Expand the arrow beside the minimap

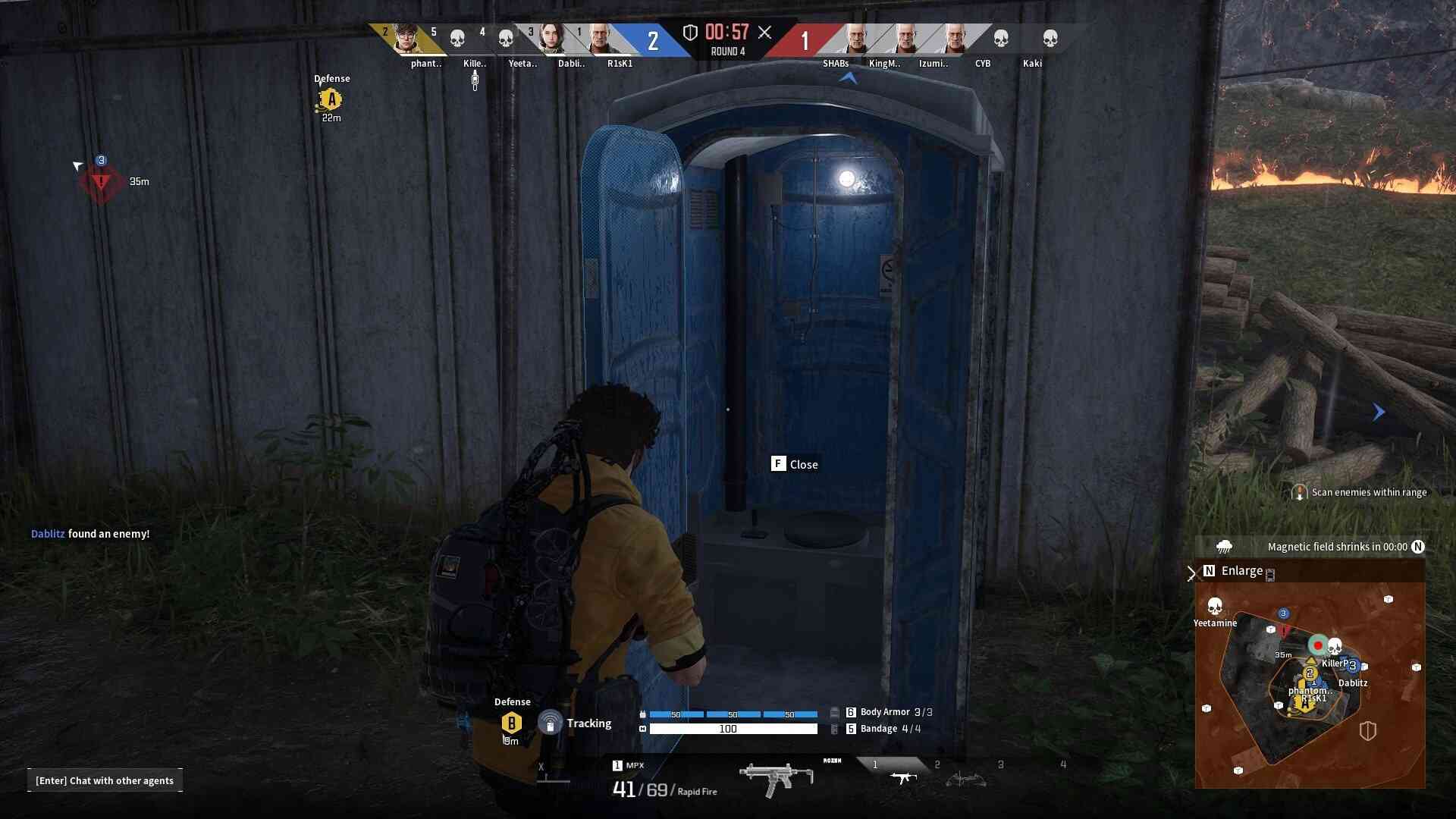(x=1191, y=573)
